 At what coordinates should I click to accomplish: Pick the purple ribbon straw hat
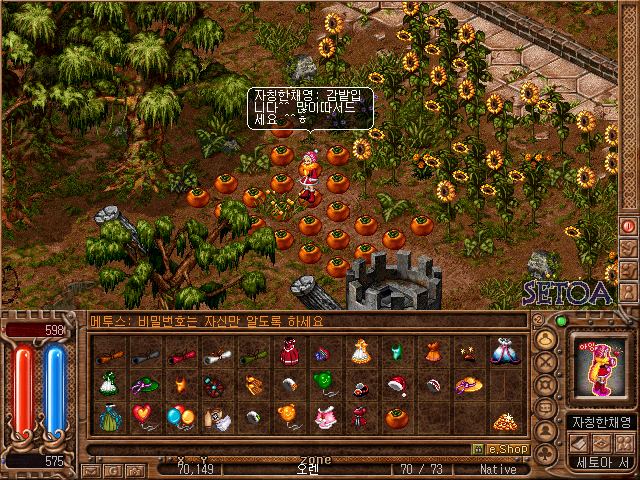tap(468, 384)
